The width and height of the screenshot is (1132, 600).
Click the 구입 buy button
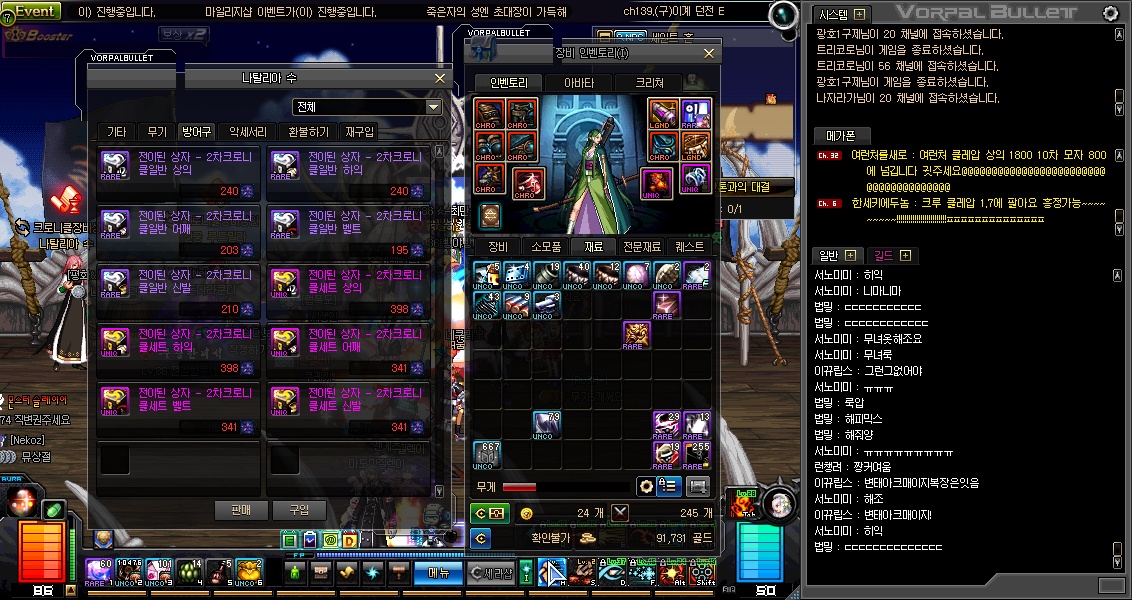(299, 510)
